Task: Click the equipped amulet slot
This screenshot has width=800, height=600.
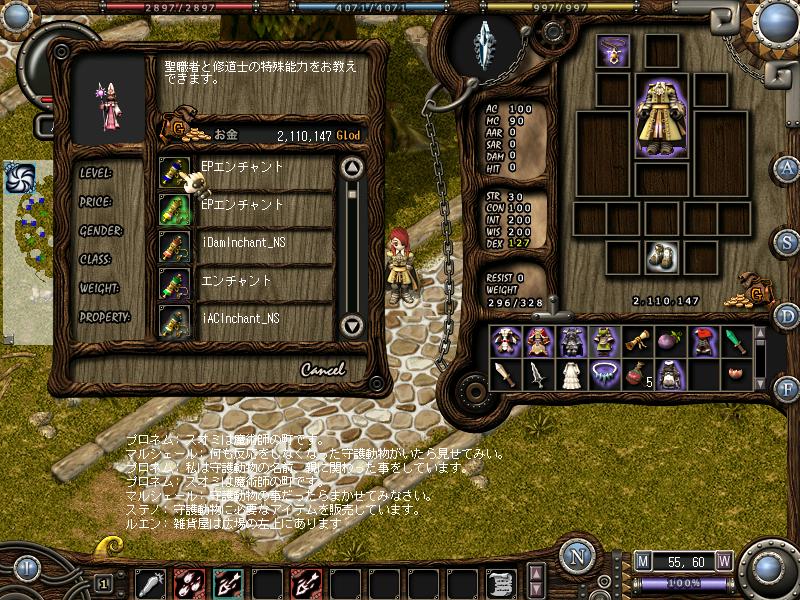Action: point(612,49)
